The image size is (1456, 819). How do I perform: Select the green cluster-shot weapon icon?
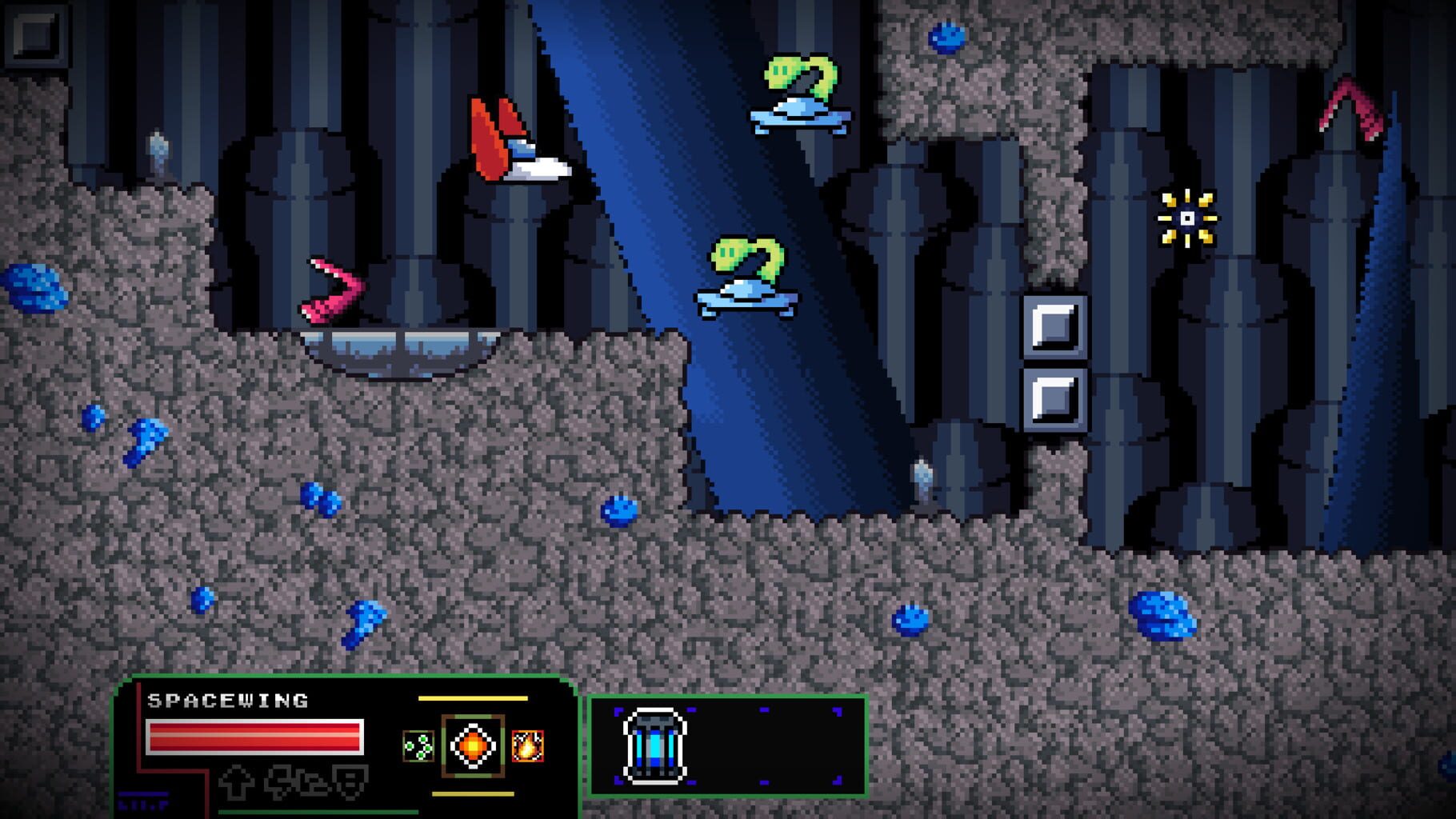point(418,745)
